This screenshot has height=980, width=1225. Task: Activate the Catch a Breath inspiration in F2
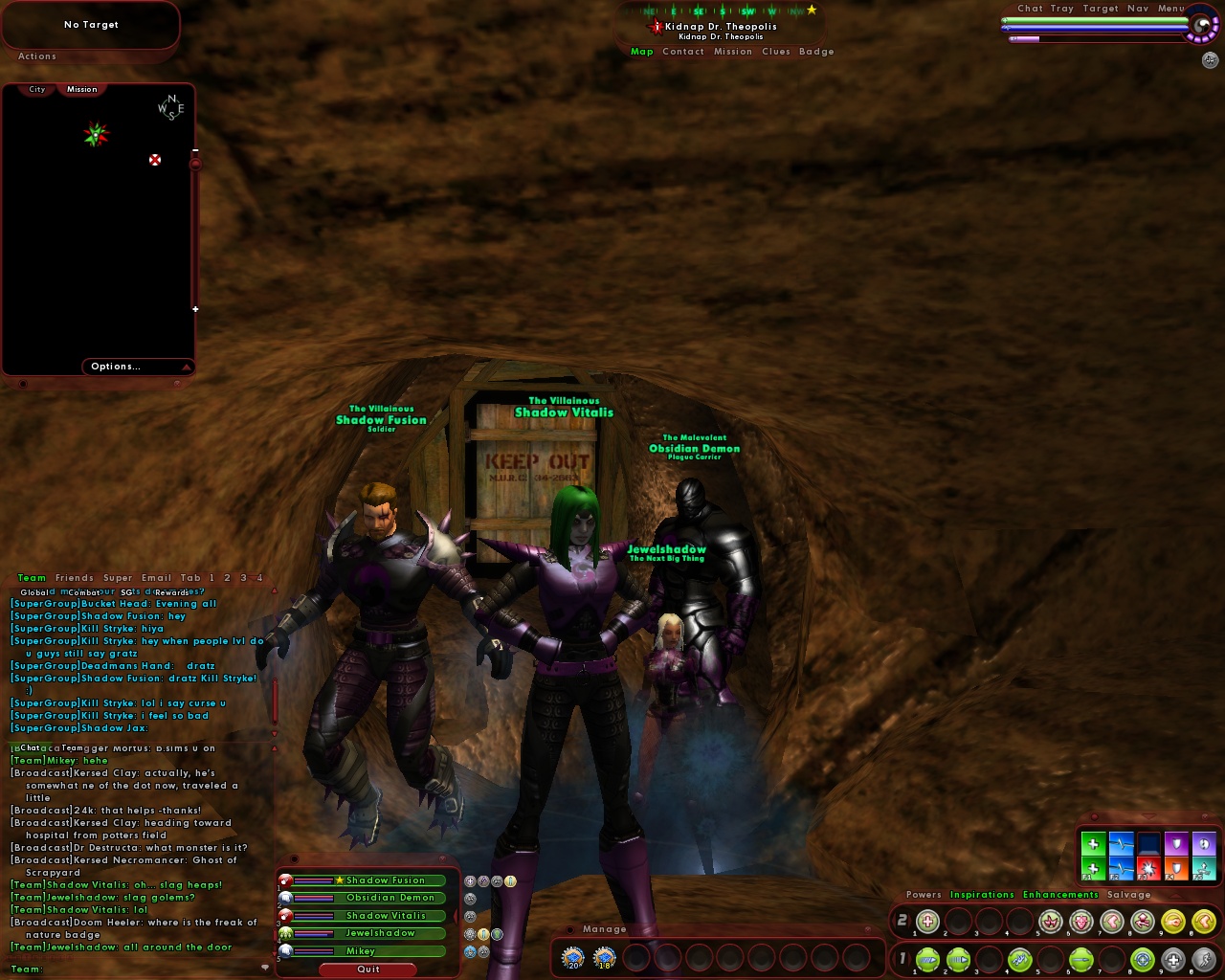pos(1122,868)
